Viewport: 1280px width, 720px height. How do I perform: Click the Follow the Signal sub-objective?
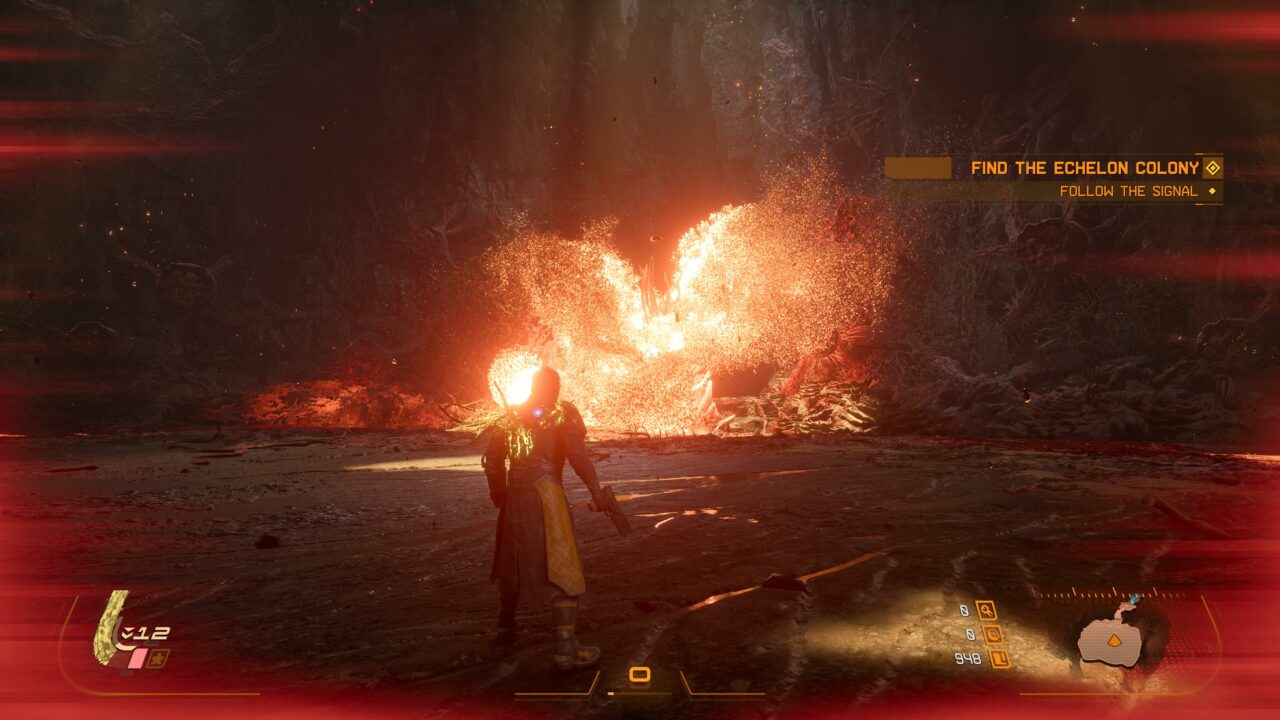coord(1128,191)
